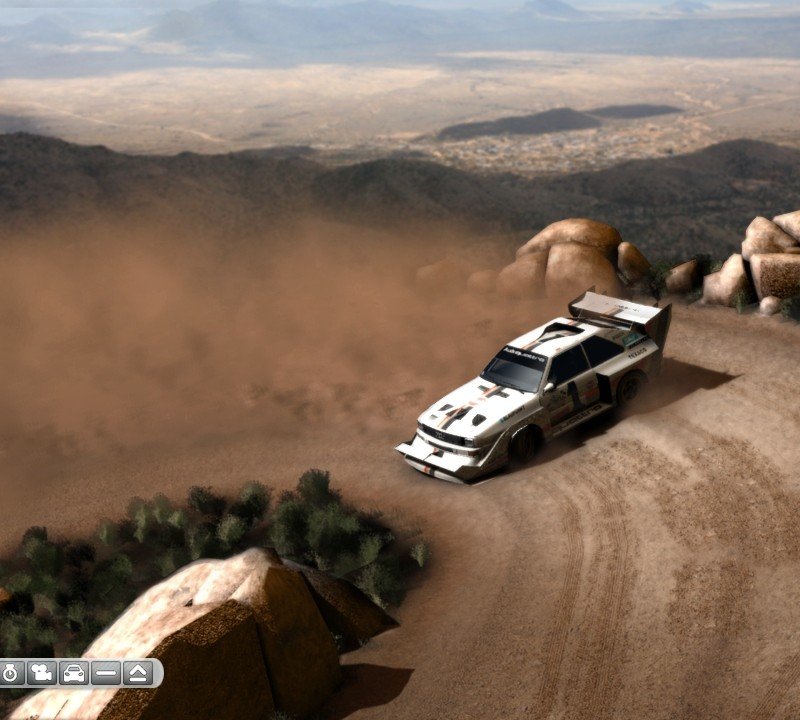Screen dimensions: 800x720
Task: Select the car icon button
Action: [74, 673]
